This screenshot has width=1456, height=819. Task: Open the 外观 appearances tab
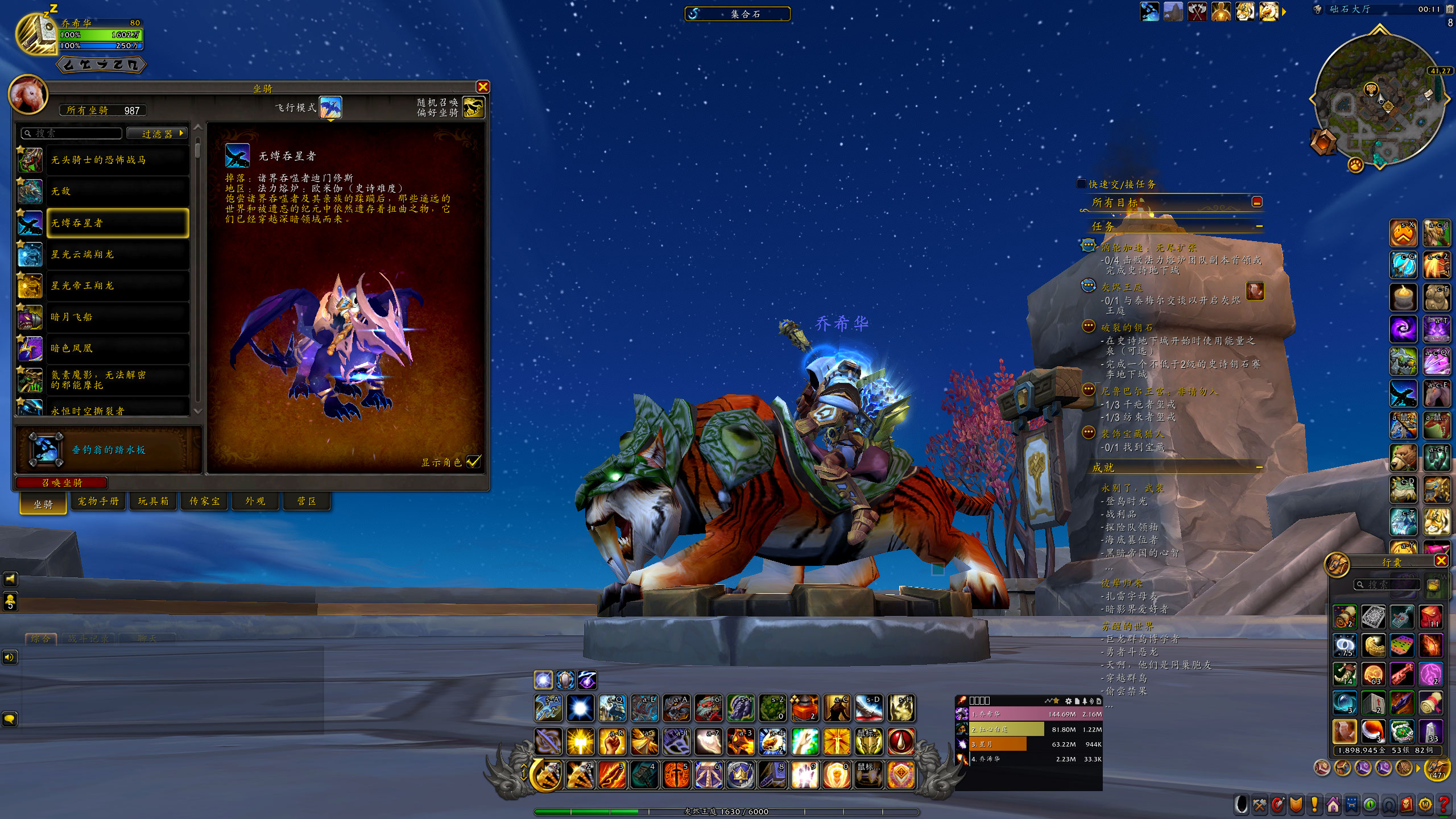[255, 501]
